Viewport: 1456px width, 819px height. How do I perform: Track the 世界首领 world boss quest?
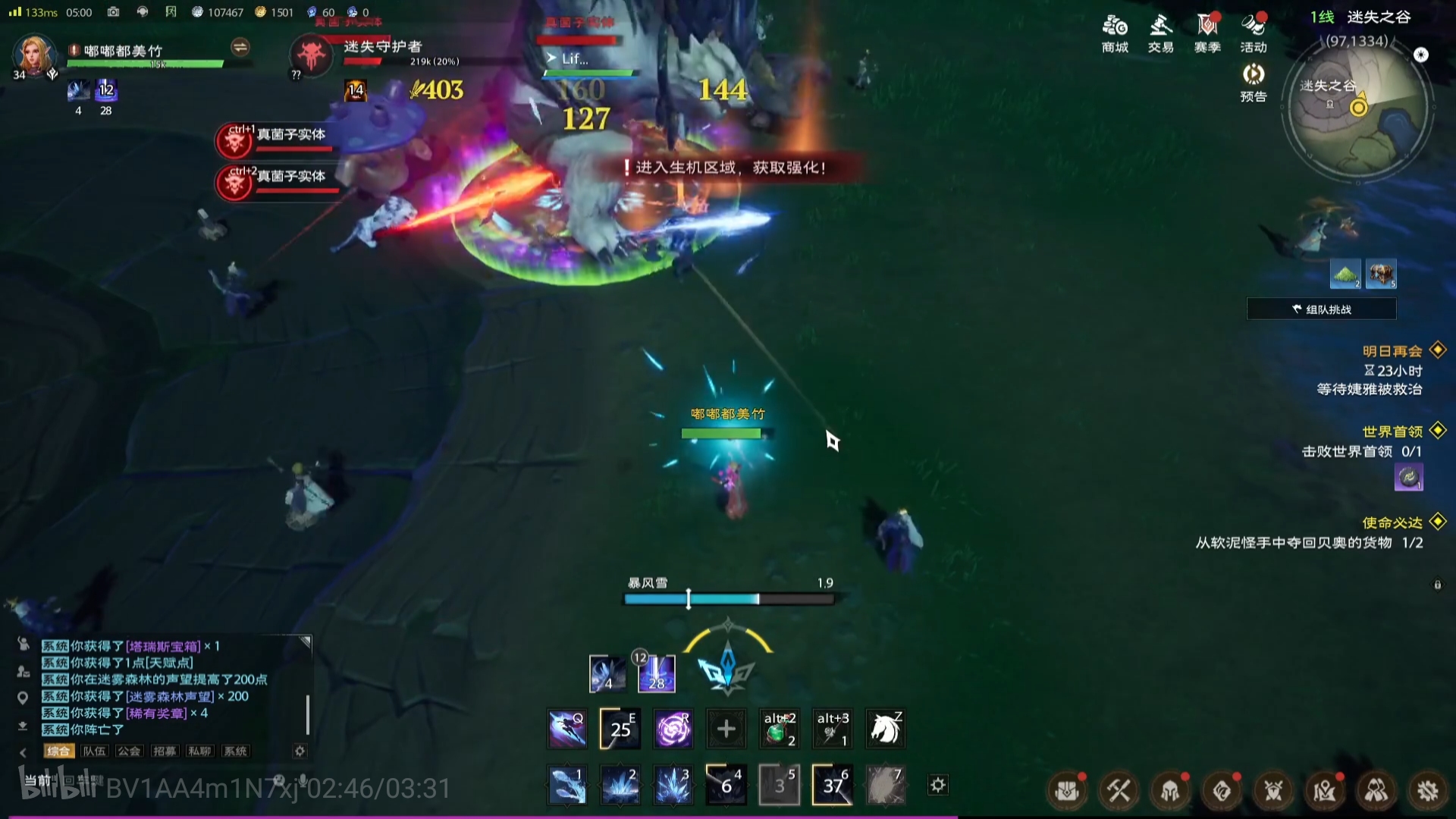1392,431
